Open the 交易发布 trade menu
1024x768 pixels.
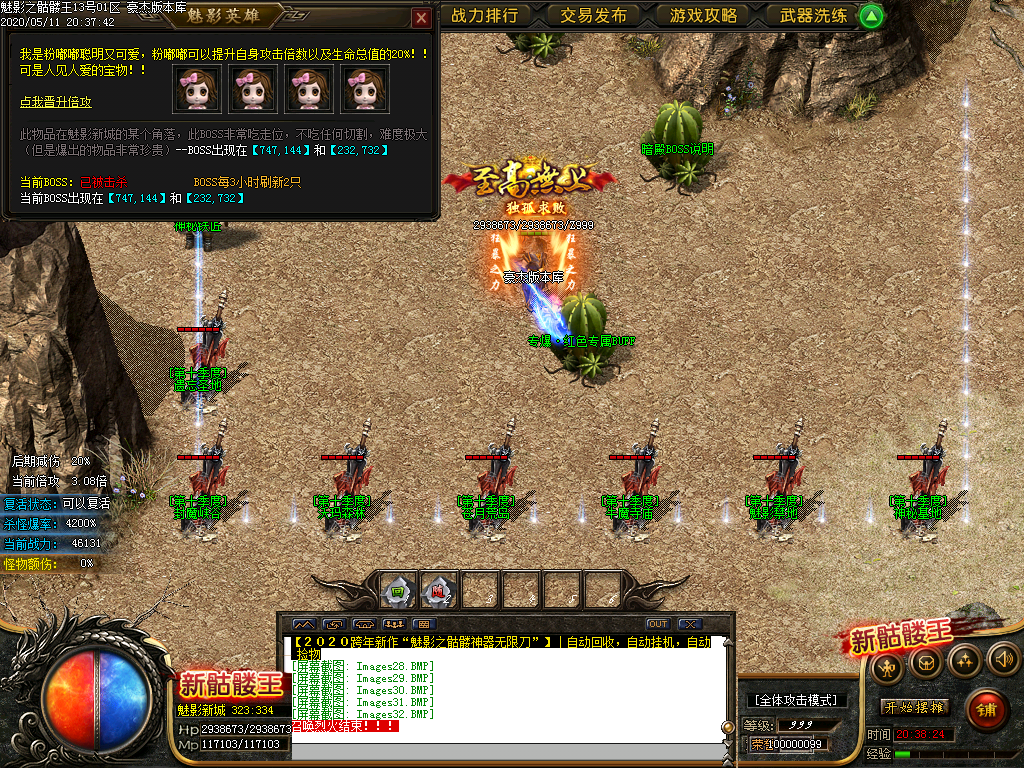click(594, 15)
